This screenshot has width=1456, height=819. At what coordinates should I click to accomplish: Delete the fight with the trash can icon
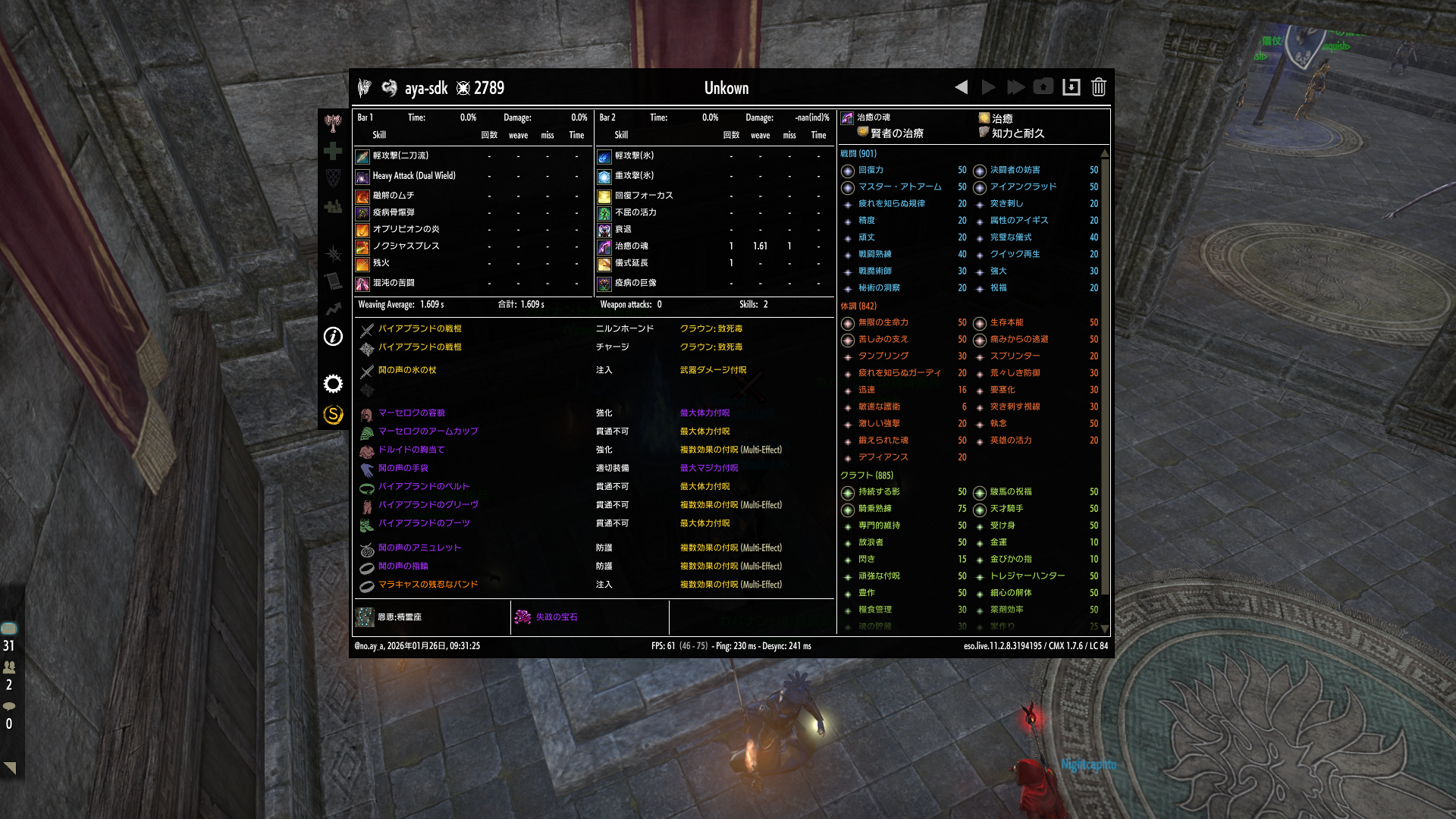pyautogui.click(x=1098, y=87)
